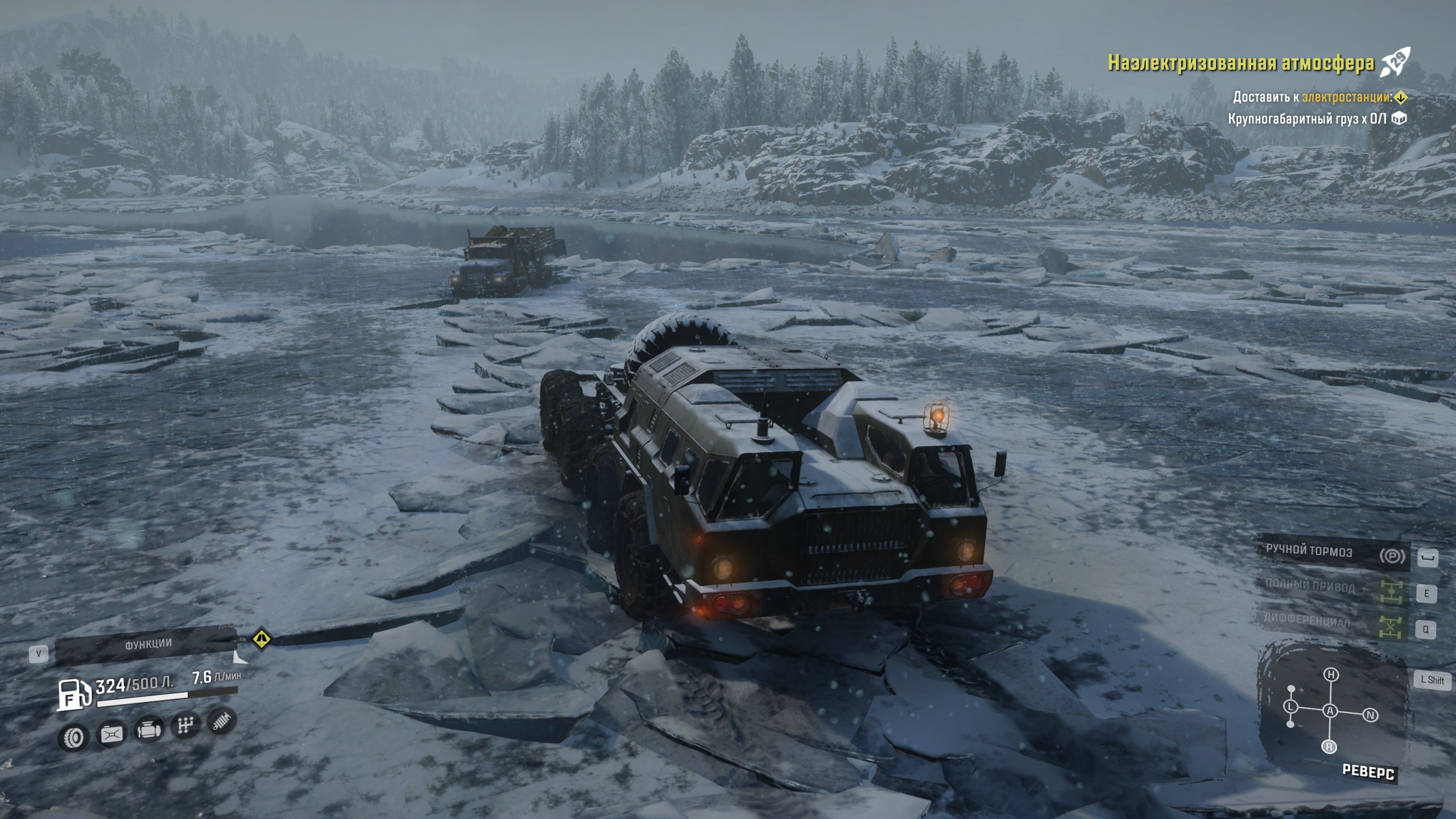Shift to the A automatic gear
The width and height of the screenshot is (1456, 819).
coord(1330,710)
